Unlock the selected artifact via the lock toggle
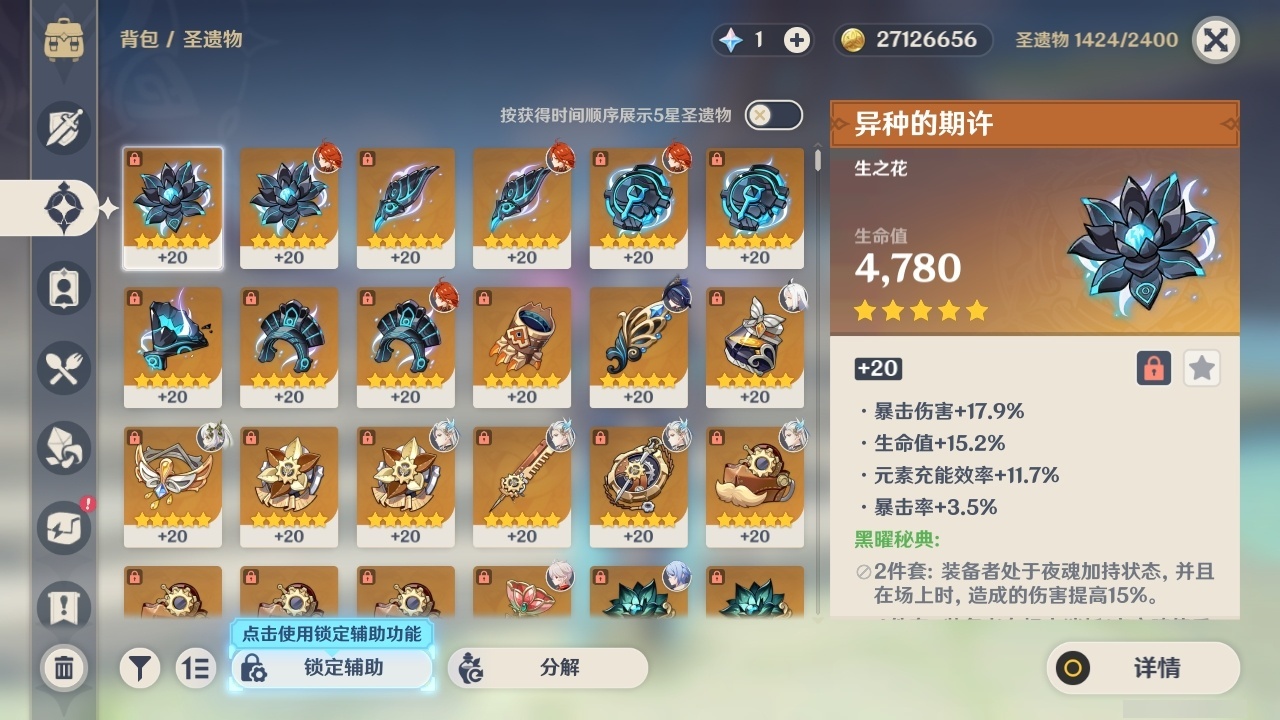 pos(1154,368)
